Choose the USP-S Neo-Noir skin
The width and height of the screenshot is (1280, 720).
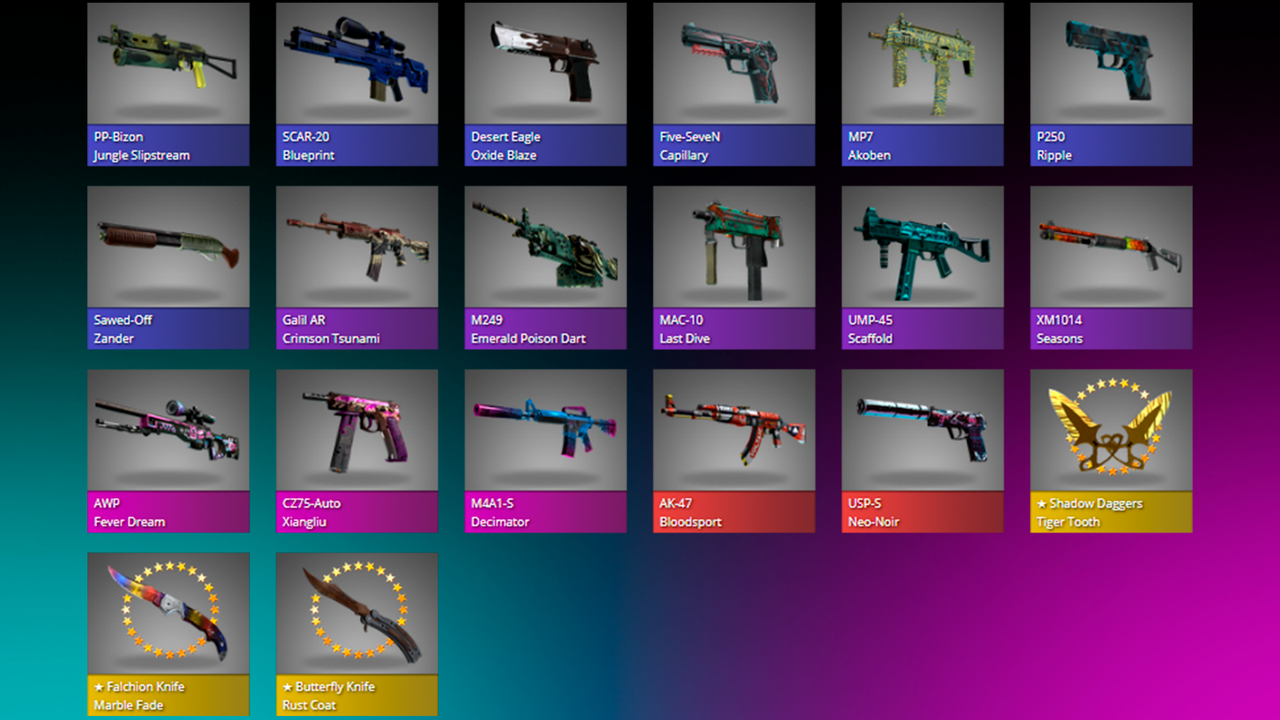point(922,450)
